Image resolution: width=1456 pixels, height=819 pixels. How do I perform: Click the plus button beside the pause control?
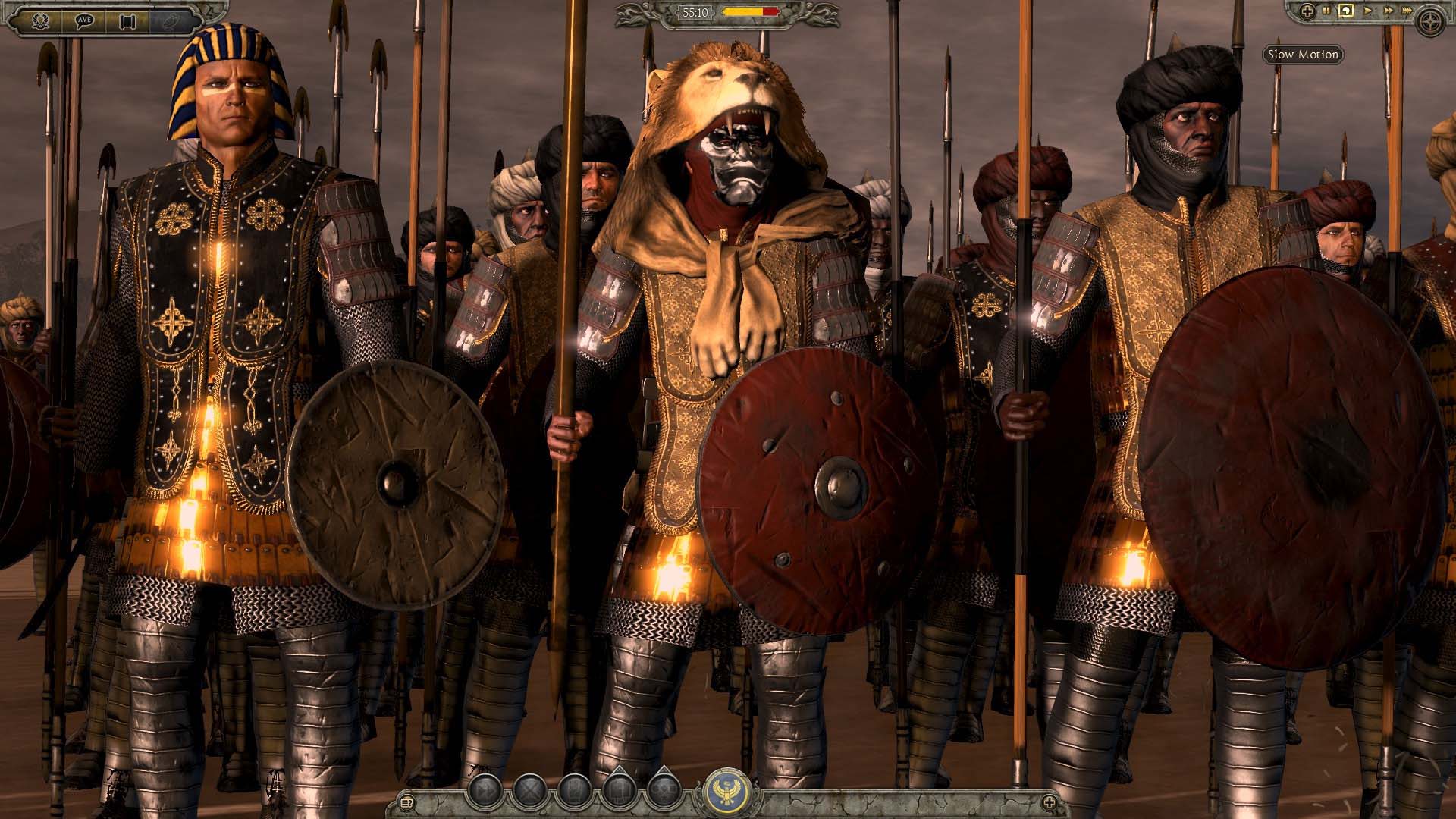tap(1307, 11)
